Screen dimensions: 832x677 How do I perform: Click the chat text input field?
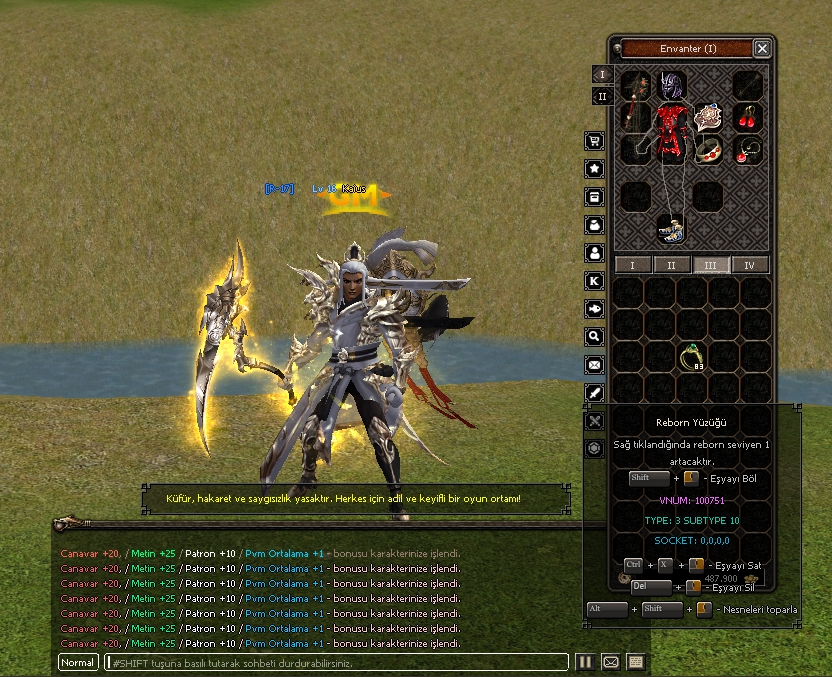click(336, 662)
